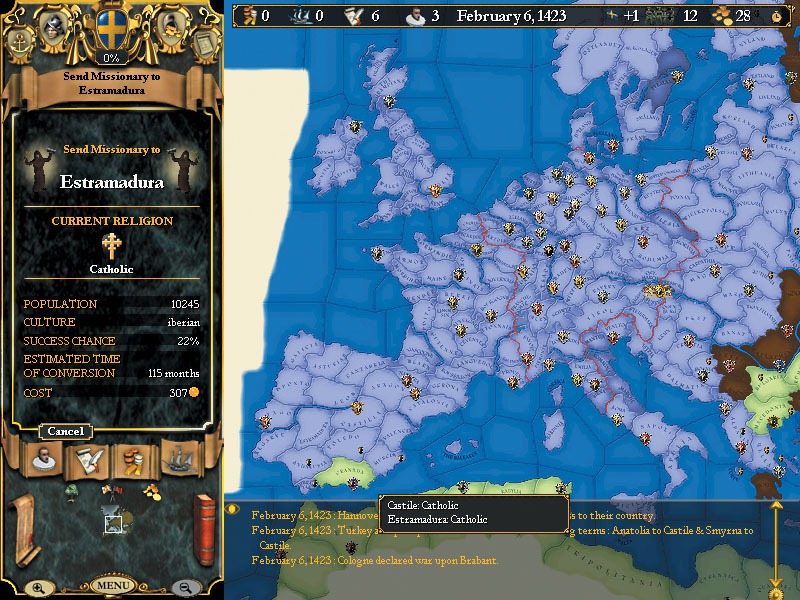
Task: Toggle the message log eye icon
Action: [x=234, y=508]
